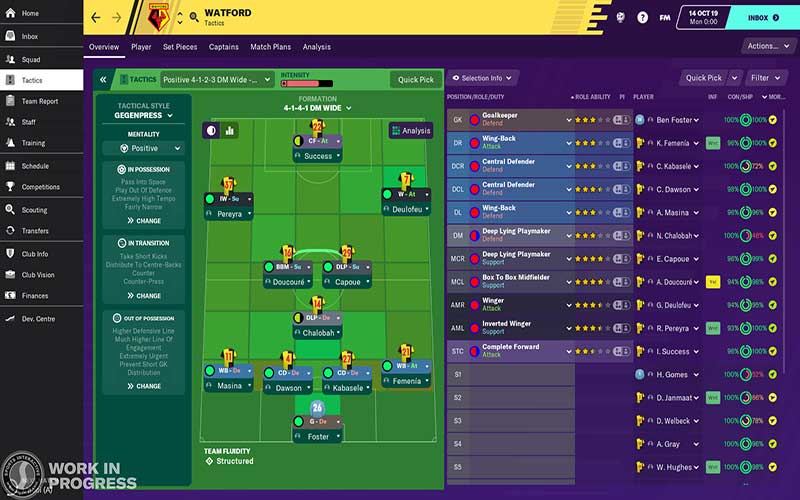Select Ben Foster in the player list

676,120
